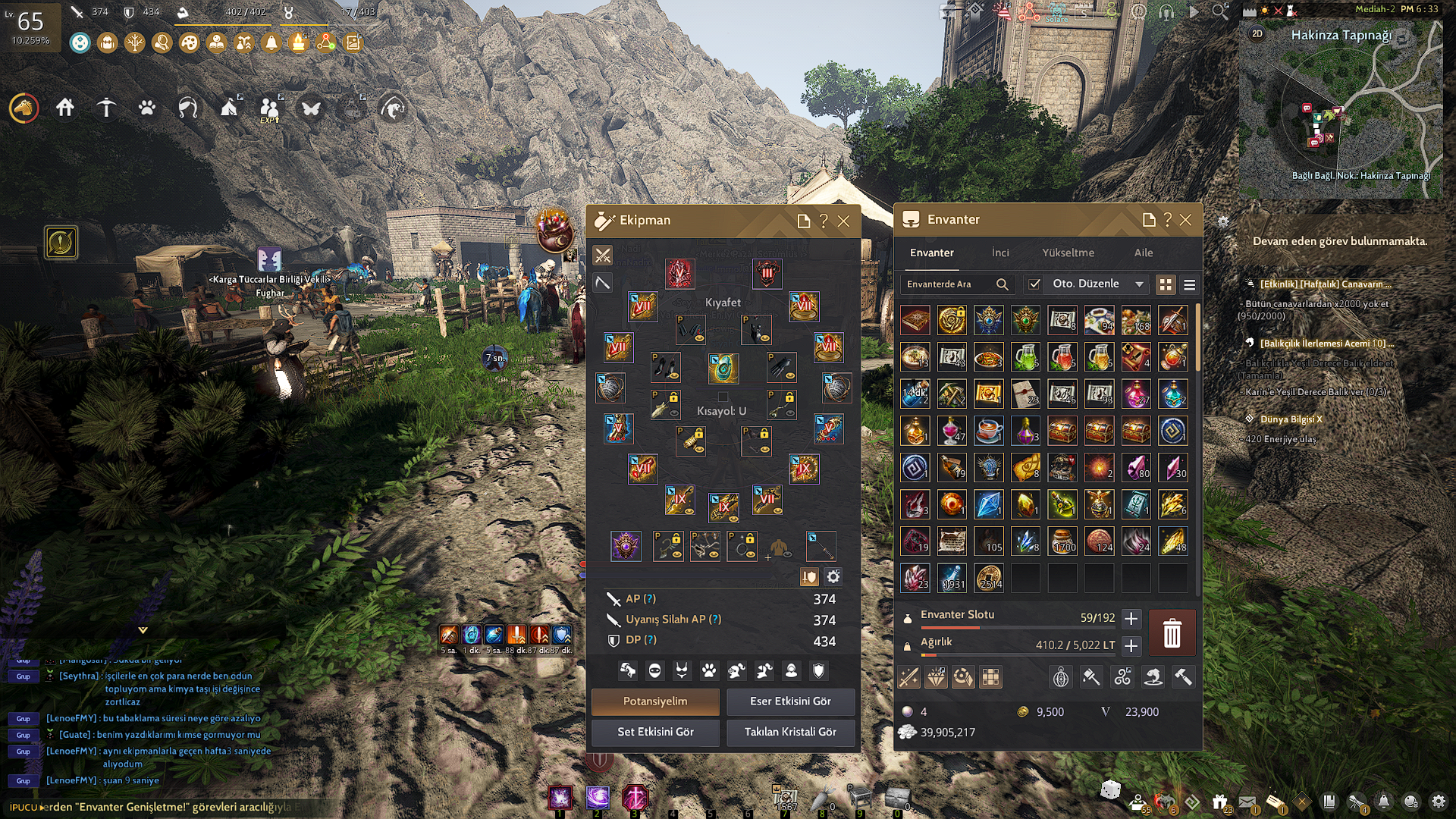This screenshot has height=819, width=1456.
Task: Toggle the minimap 2D button
Action: (x=1257, y=33)
